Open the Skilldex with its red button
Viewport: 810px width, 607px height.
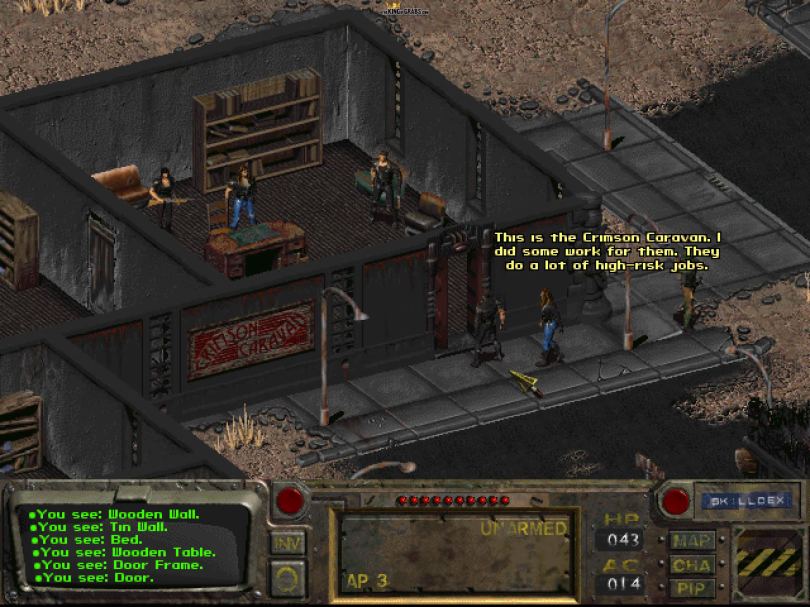(676, 500)
